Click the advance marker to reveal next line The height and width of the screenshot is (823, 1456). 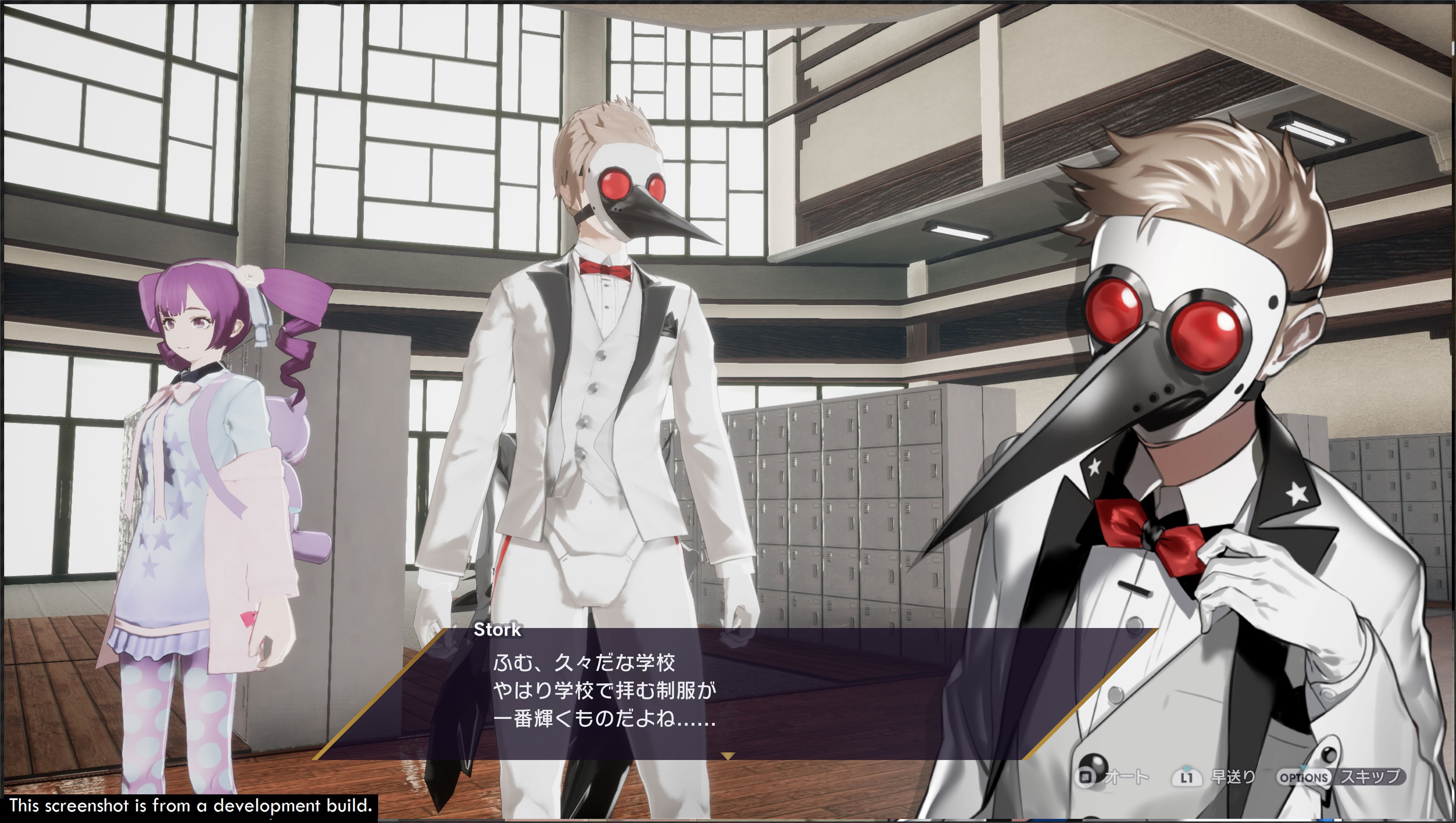coord(728,756)
